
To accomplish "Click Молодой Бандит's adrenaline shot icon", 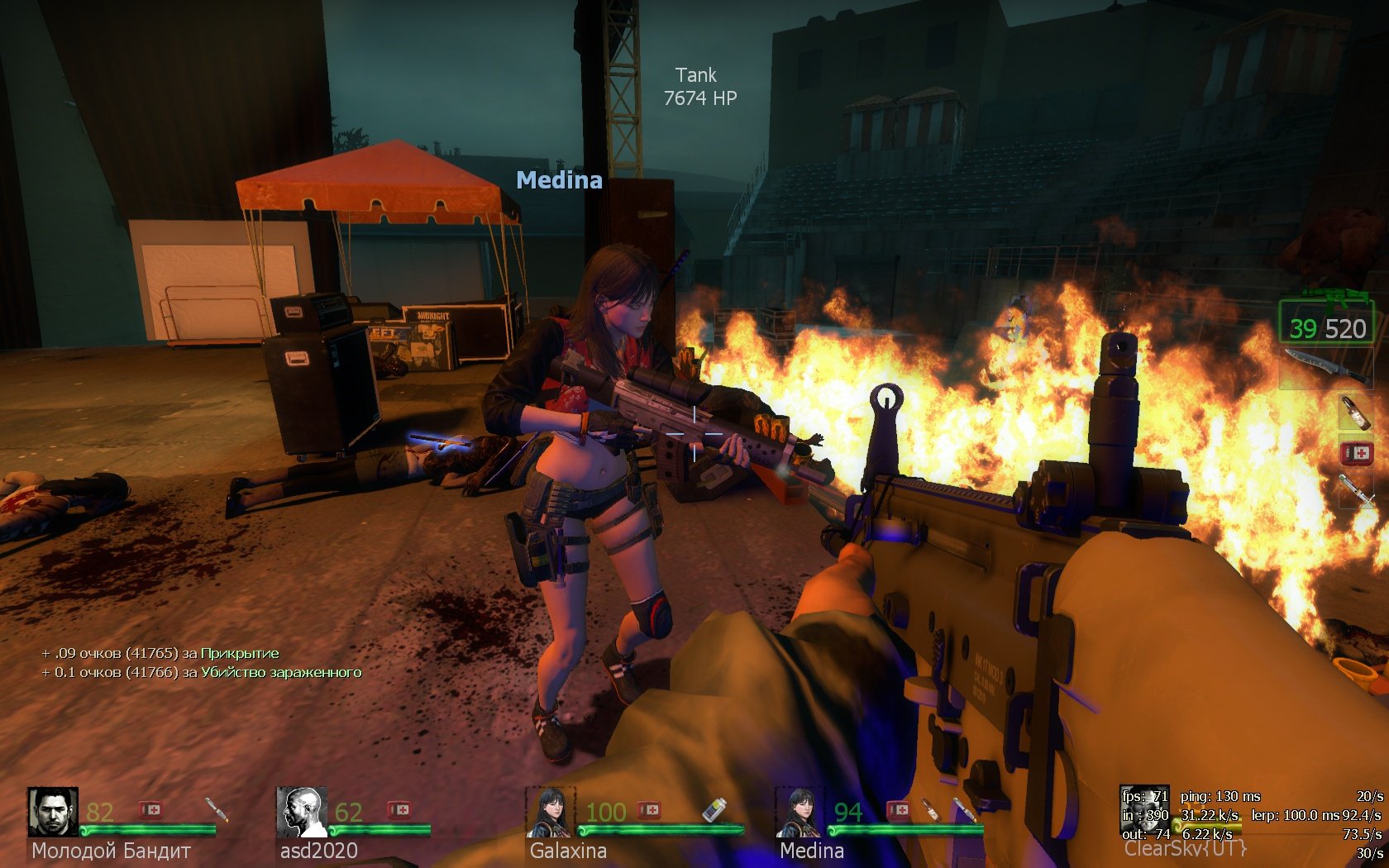I will pyautogui.click(x=215, y=809).
